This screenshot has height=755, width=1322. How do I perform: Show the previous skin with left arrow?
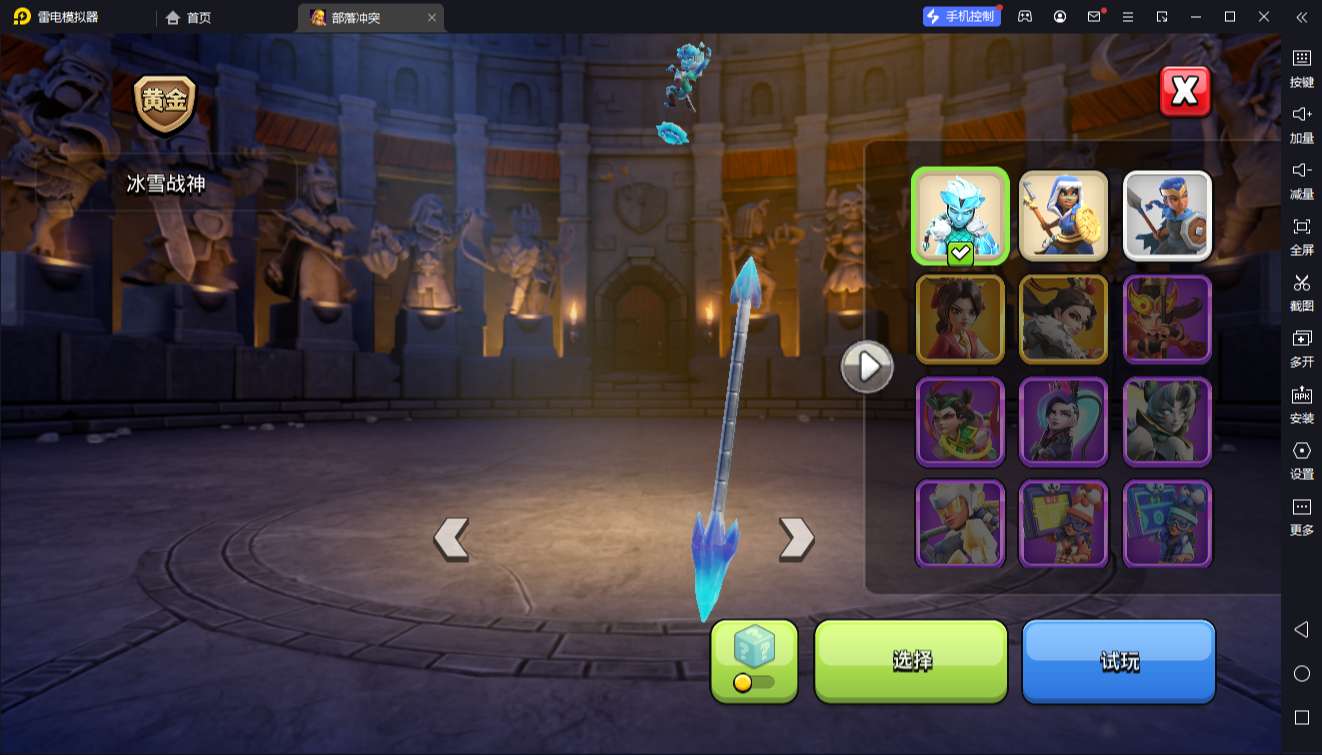pyautogui.click(x=451, y=538)
